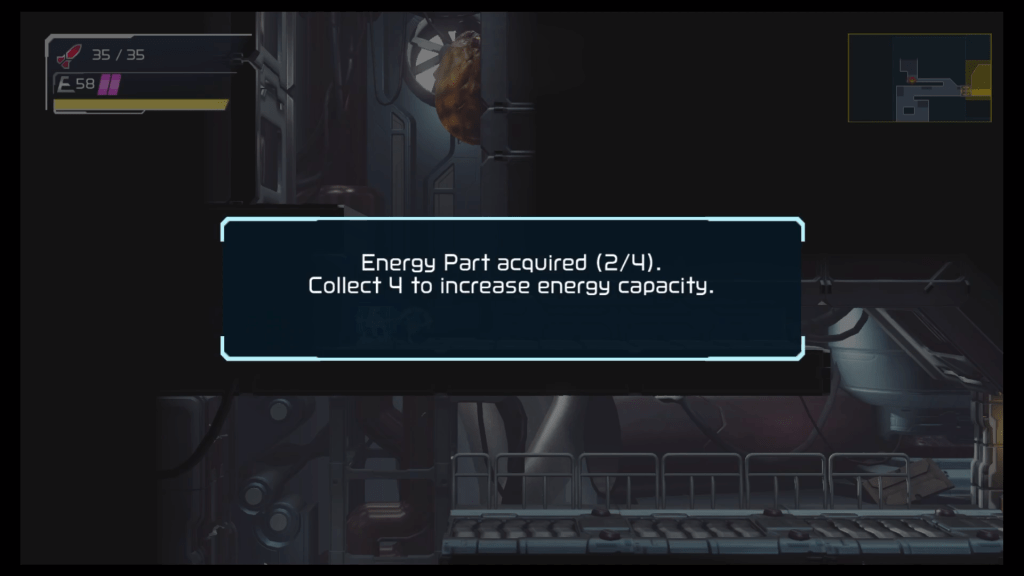Select the missile weapon icon

tap(69, 56)
